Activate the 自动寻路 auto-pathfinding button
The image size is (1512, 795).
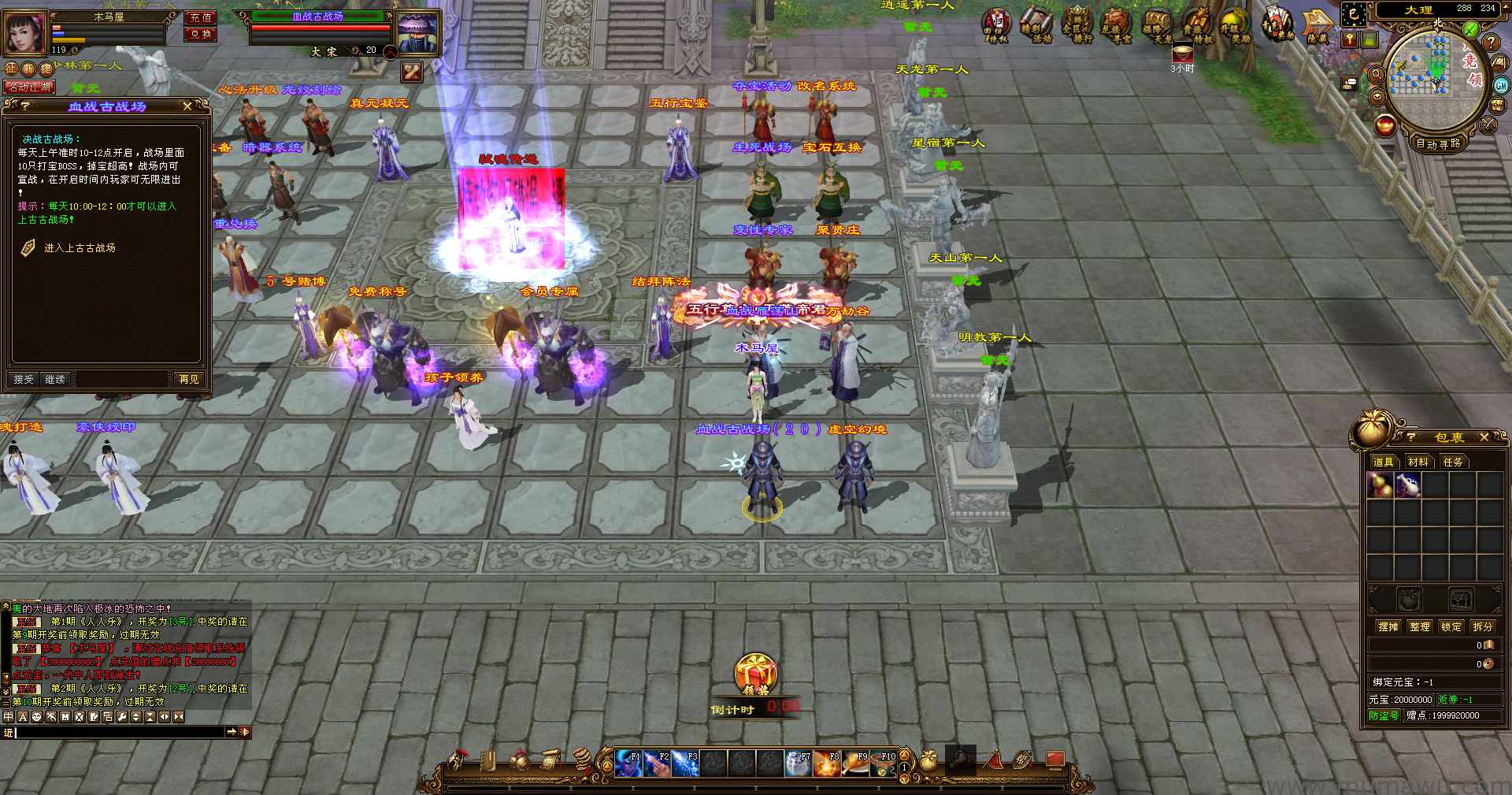tap(1438, 143)
